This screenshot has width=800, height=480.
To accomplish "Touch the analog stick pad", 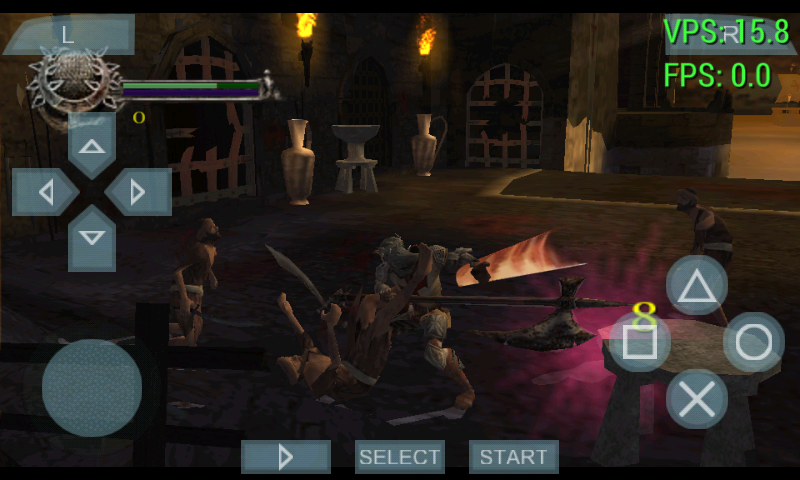I will [92, 388].
